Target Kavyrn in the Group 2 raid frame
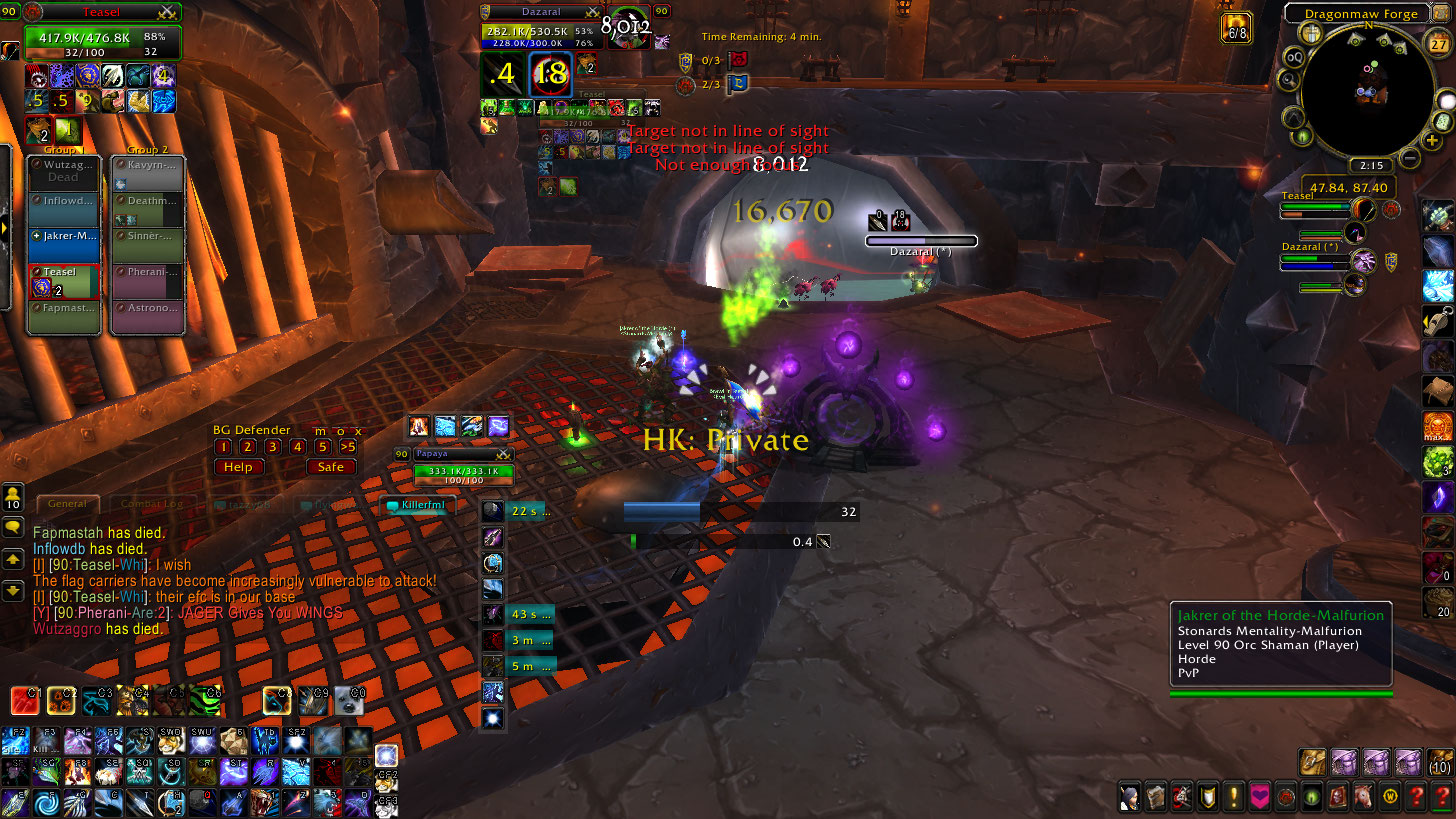This screenshot has height=819, width=1456. (x=147, y=164)
